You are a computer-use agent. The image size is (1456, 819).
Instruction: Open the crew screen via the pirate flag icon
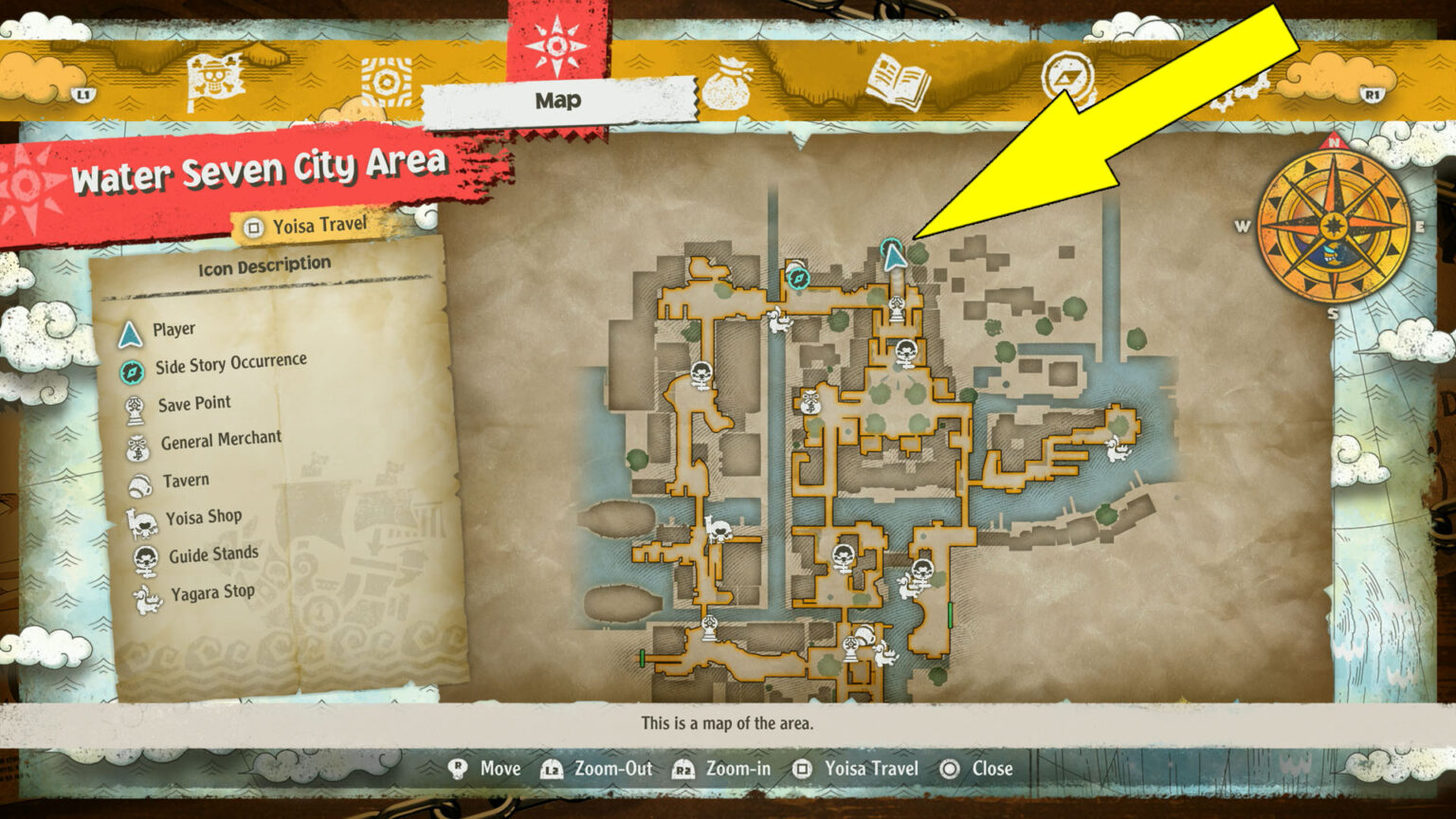tap(213, 81)
